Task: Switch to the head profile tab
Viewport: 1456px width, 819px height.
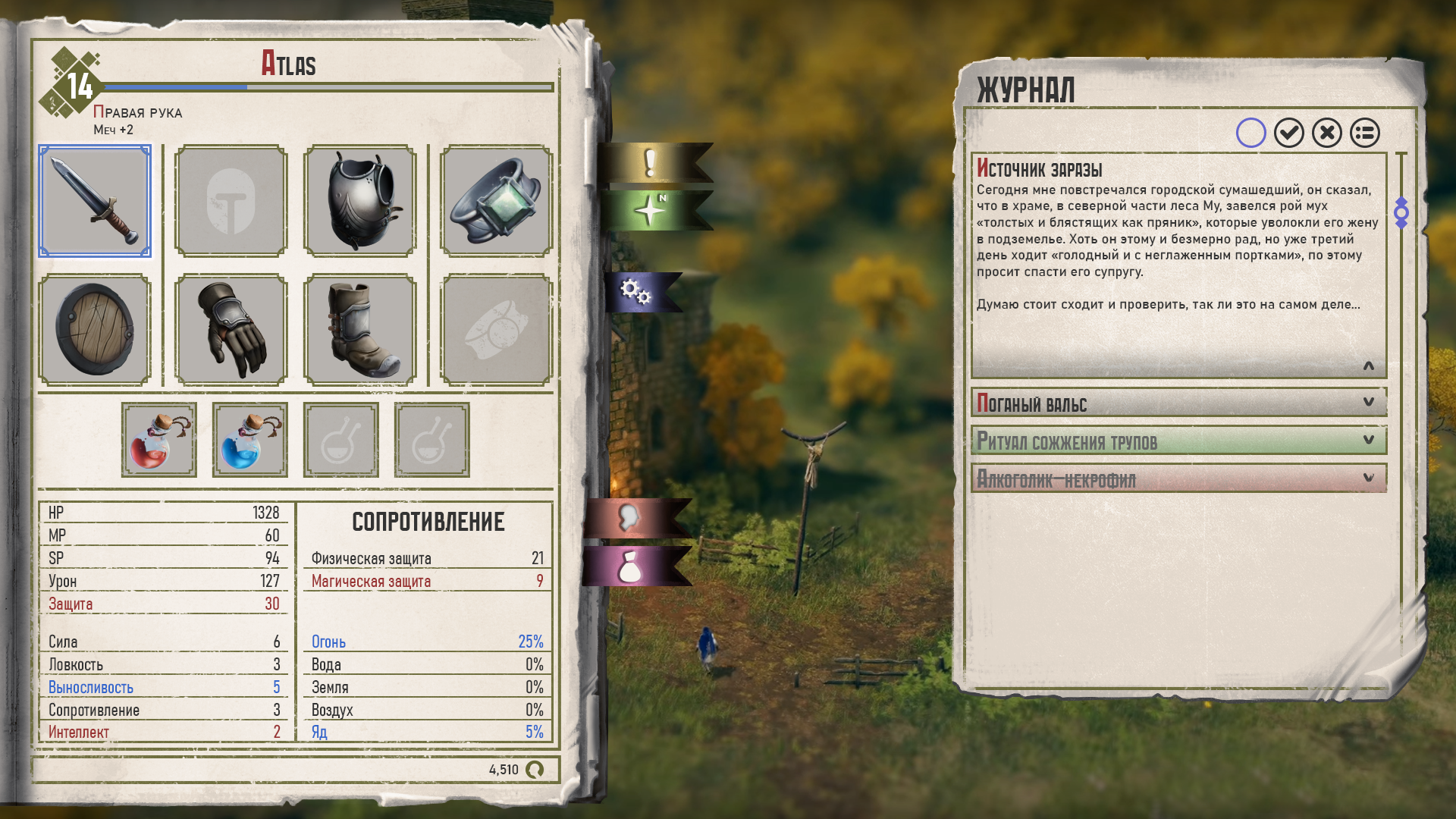Action: [629, 518]
